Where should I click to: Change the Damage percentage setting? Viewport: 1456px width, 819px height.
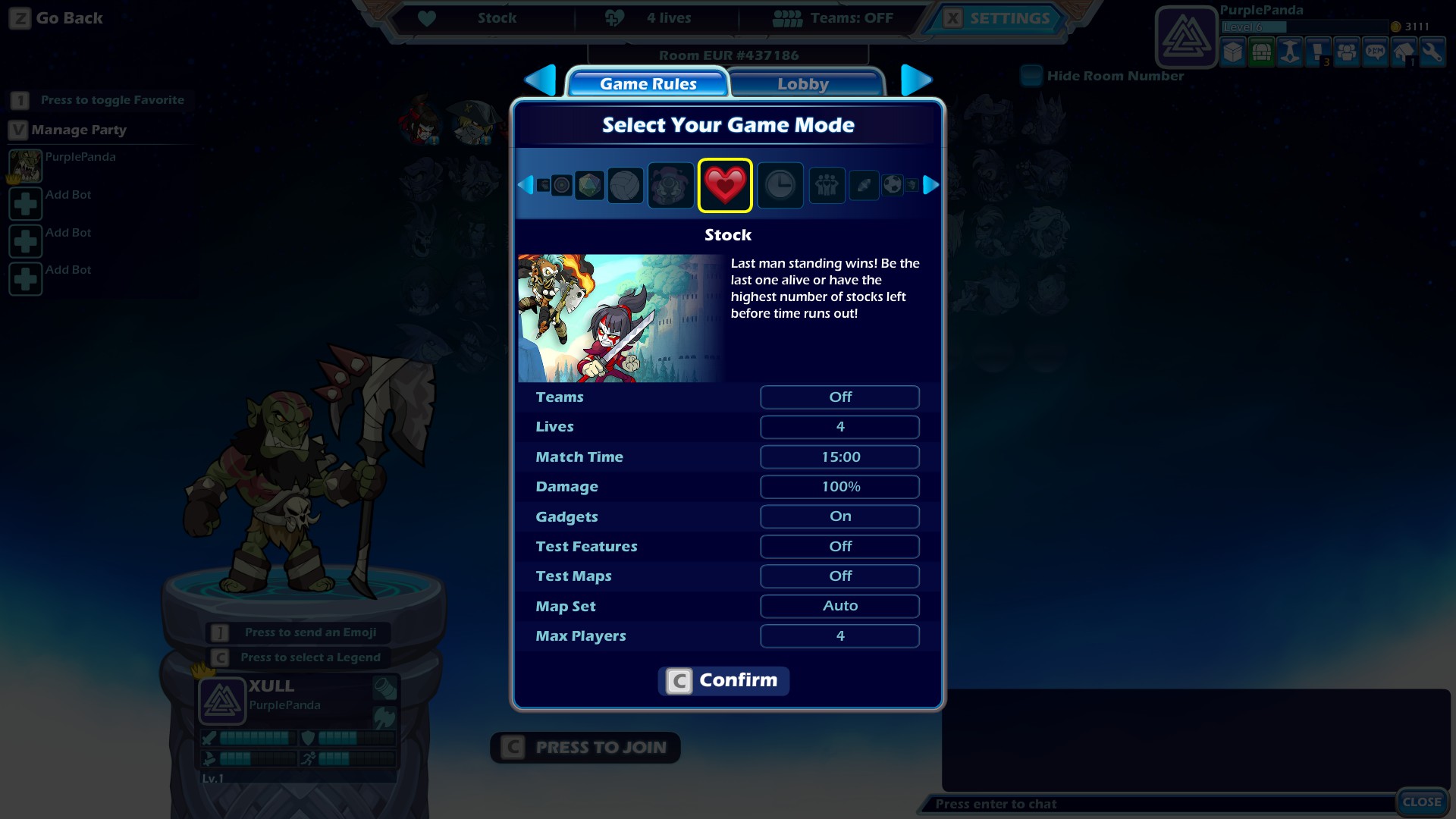[x=839, y=487]
